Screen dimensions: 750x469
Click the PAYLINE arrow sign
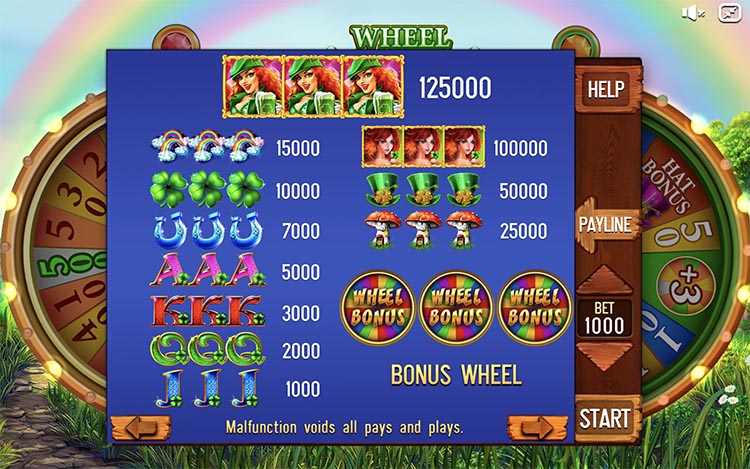606,224
